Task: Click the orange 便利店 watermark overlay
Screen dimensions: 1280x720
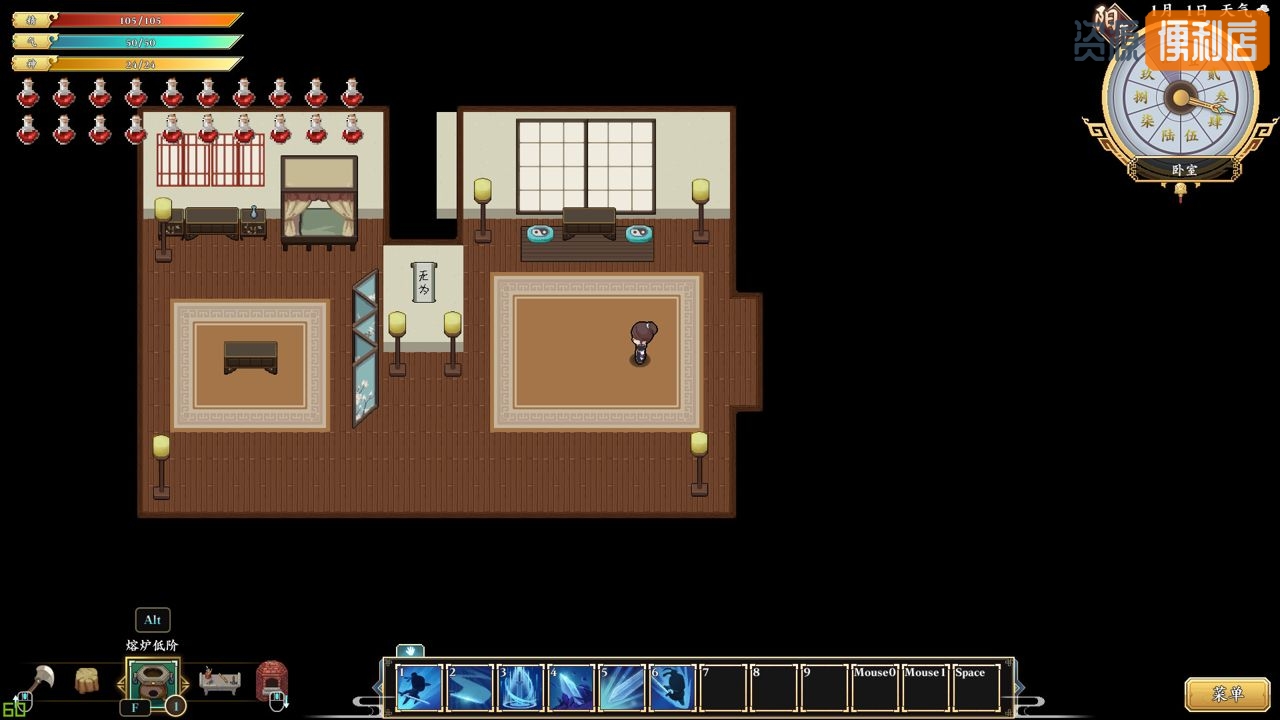Action: click(x=1207, y=41)
